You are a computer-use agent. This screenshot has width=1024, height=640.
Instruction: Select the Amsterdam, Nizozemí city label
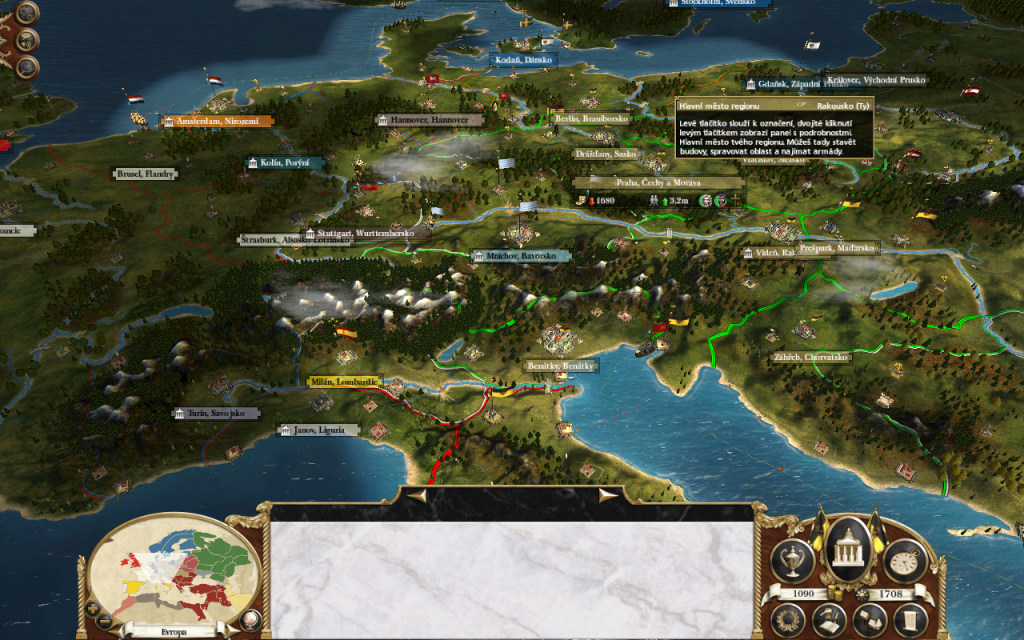(217, 121)
